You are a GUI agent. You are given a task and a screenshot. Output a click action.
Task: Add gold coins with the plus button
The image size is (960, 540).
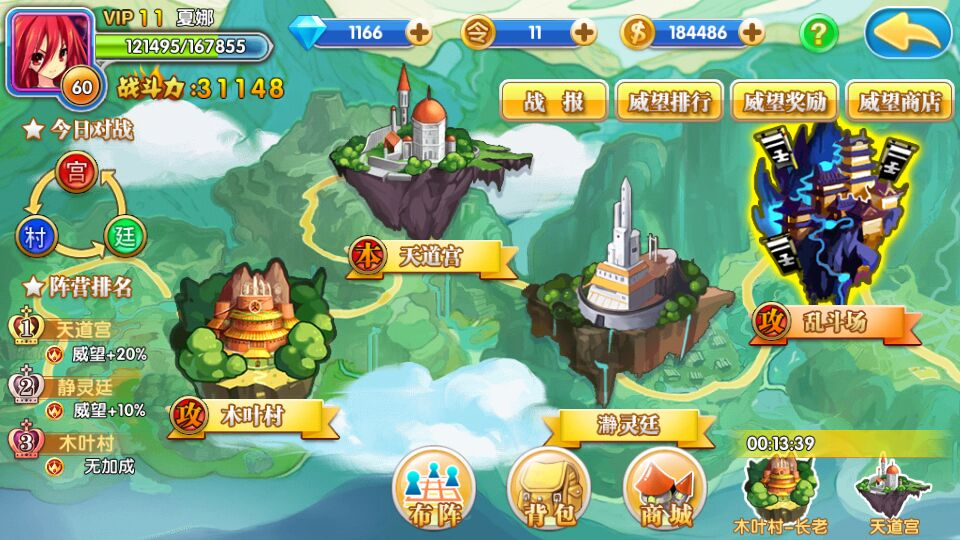coord(751,32)
